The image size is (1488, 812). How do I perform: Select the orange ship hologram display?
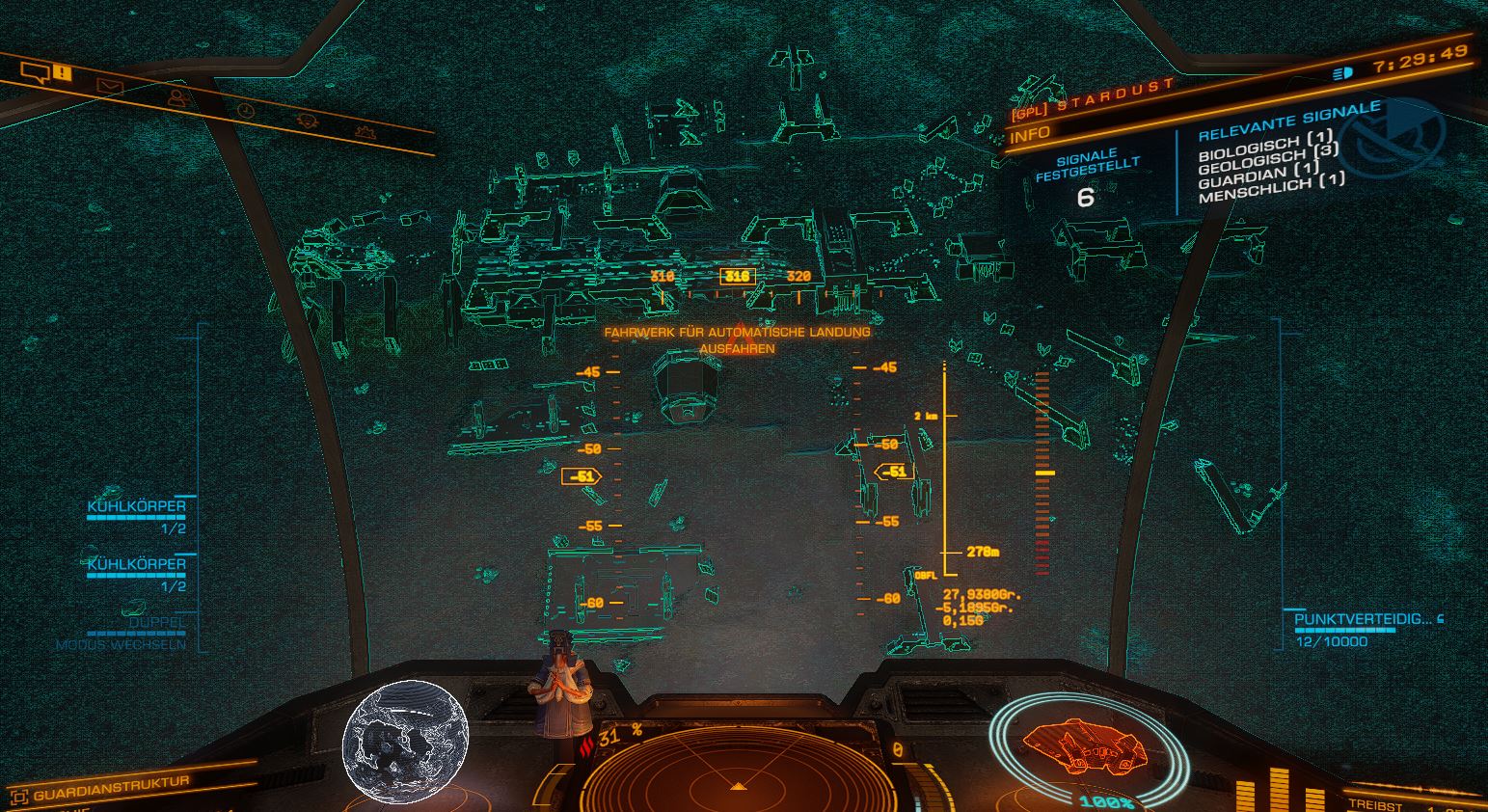(x=1084, y=743)
